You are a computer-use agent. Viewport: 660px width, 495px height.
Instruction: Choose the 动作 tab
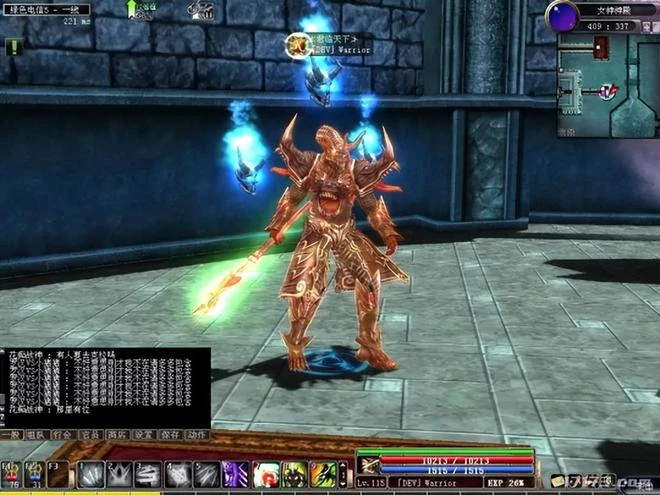[197, 435]
